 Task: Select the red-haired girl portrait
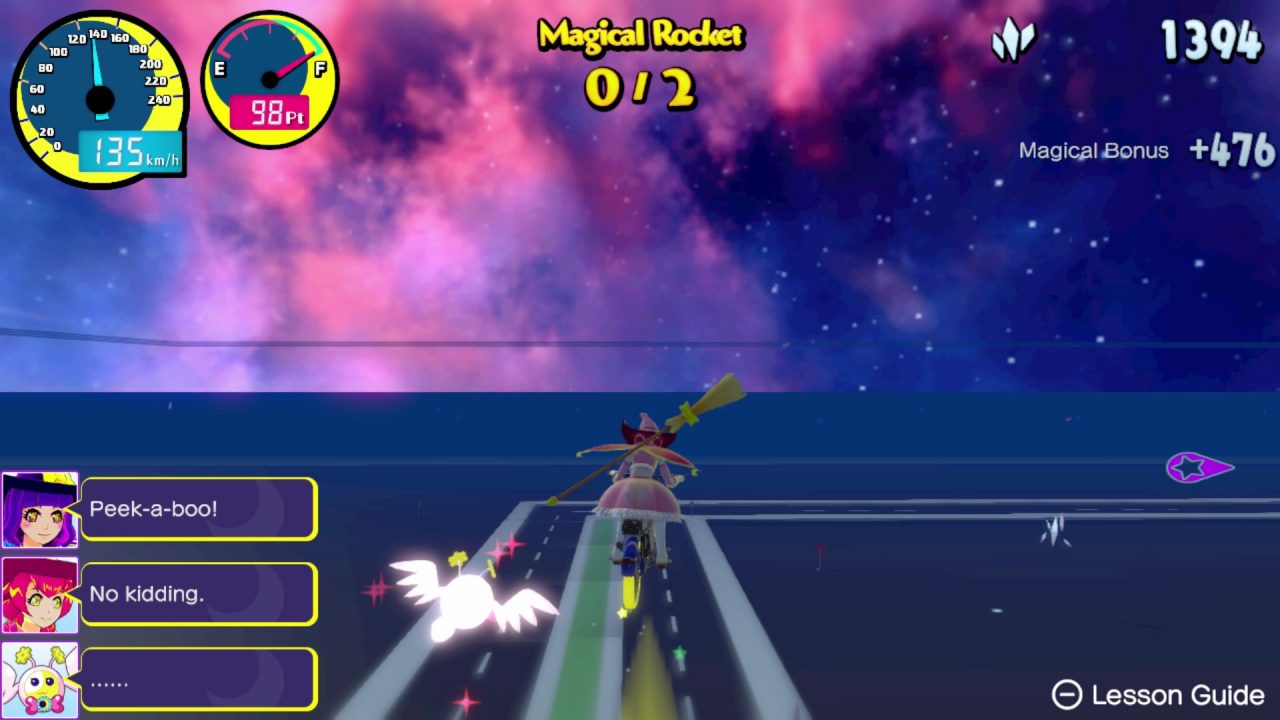click(40, 595)
